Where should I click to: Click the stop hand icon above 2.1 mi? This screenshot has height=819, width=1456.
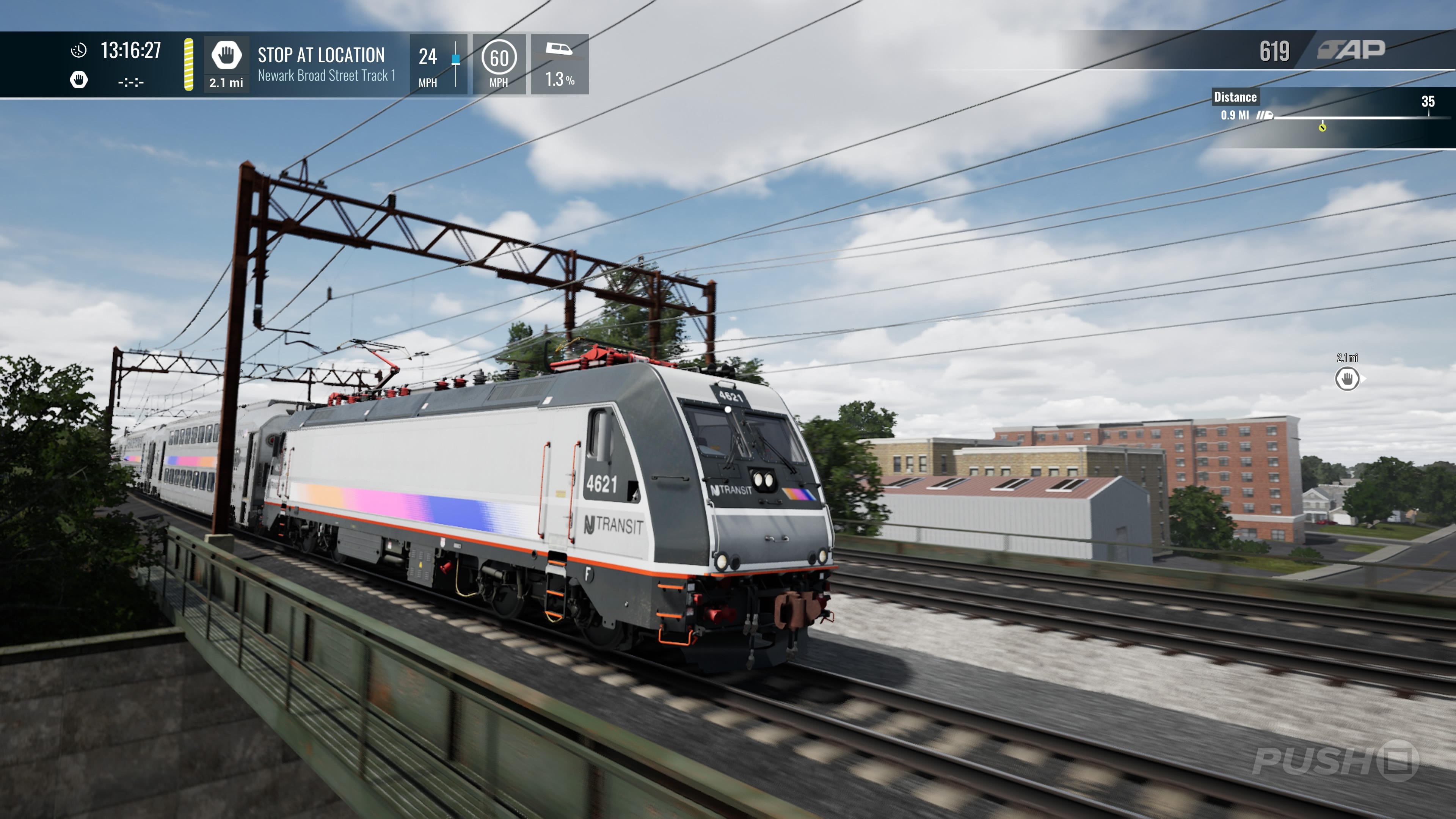pos(226,55)
